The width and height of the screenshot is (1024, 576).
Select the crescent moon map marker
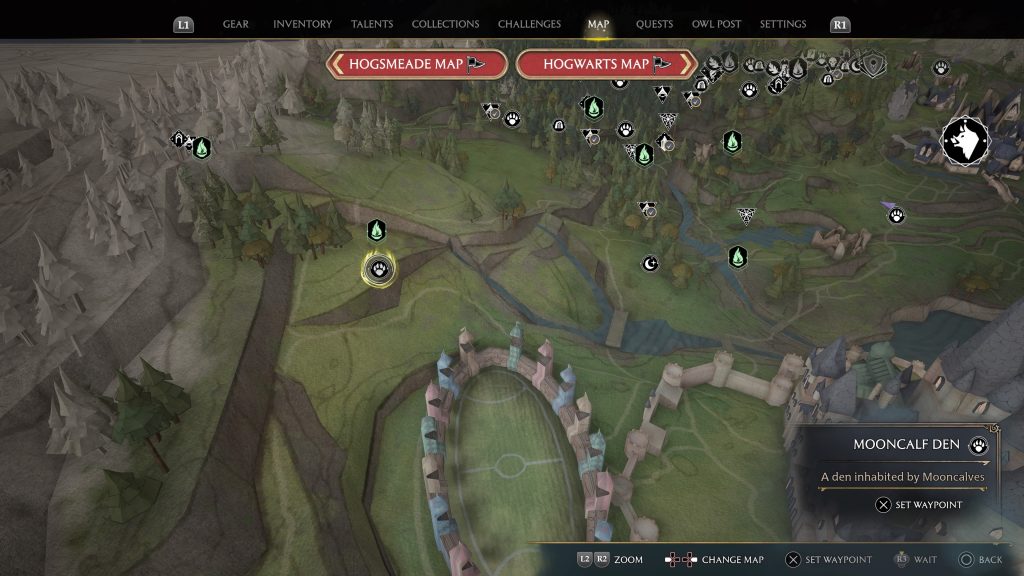pyautogui.click(x=650, y=263)
